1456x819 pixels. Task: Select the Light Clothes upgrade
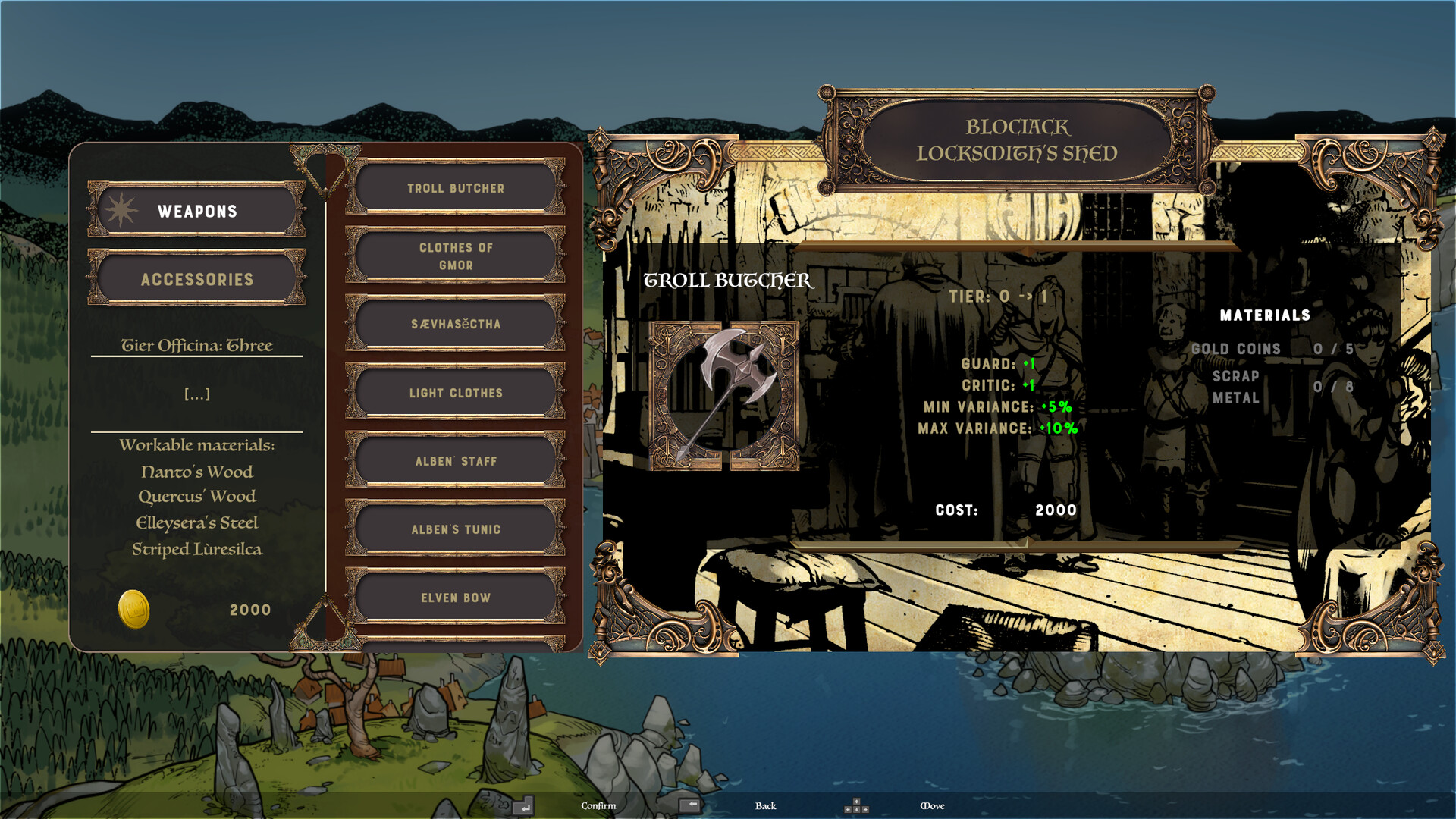point(455,393)
